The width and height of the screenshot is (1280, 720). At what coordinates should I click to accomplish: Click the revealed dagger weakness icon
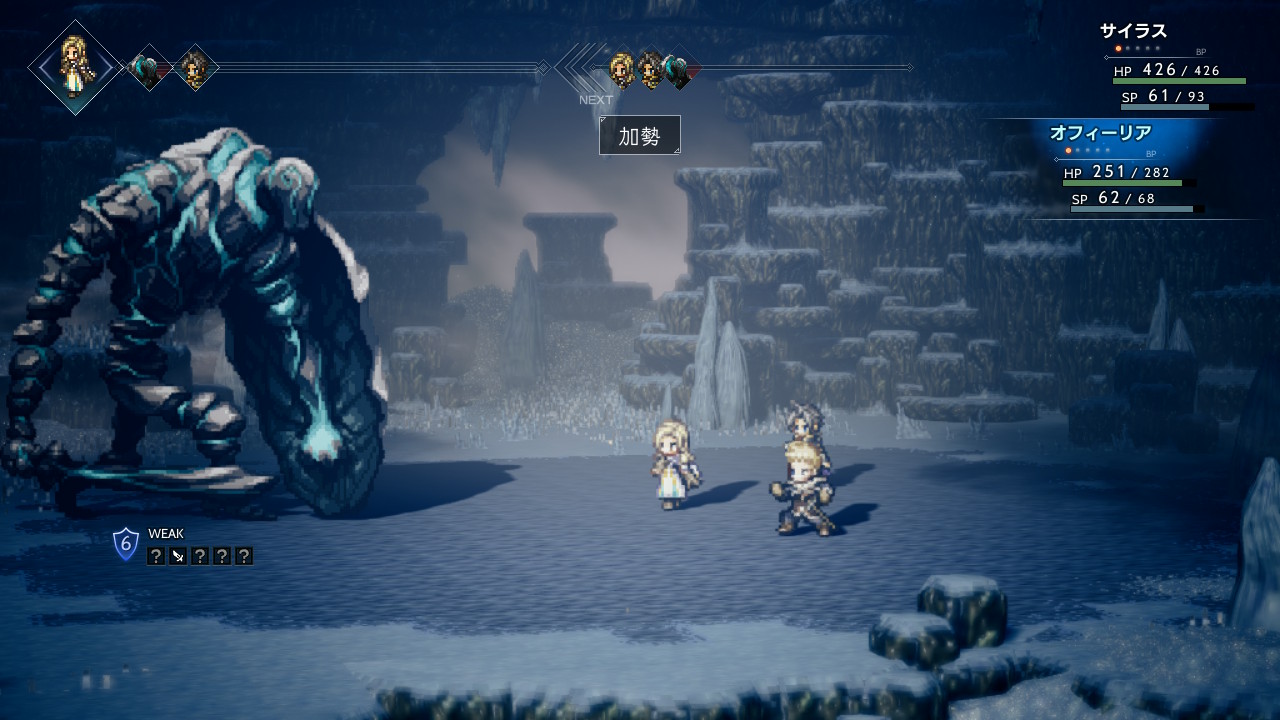click(178, 556)
